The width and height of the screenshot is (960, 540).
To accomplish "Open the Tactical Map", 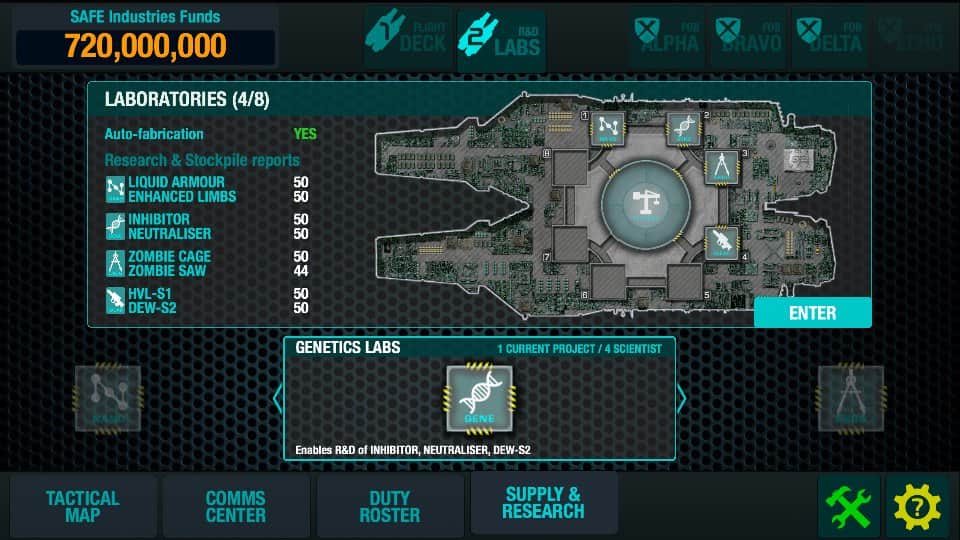I will pyautogui.click(x=83, y=506).
